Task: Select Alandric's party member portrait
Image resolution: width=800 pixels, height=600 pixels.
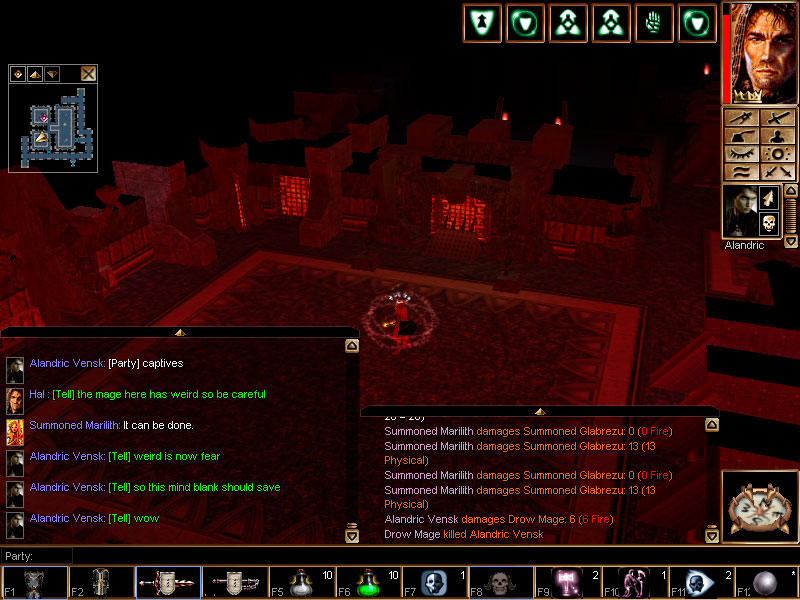Action: tap(739, 211)
